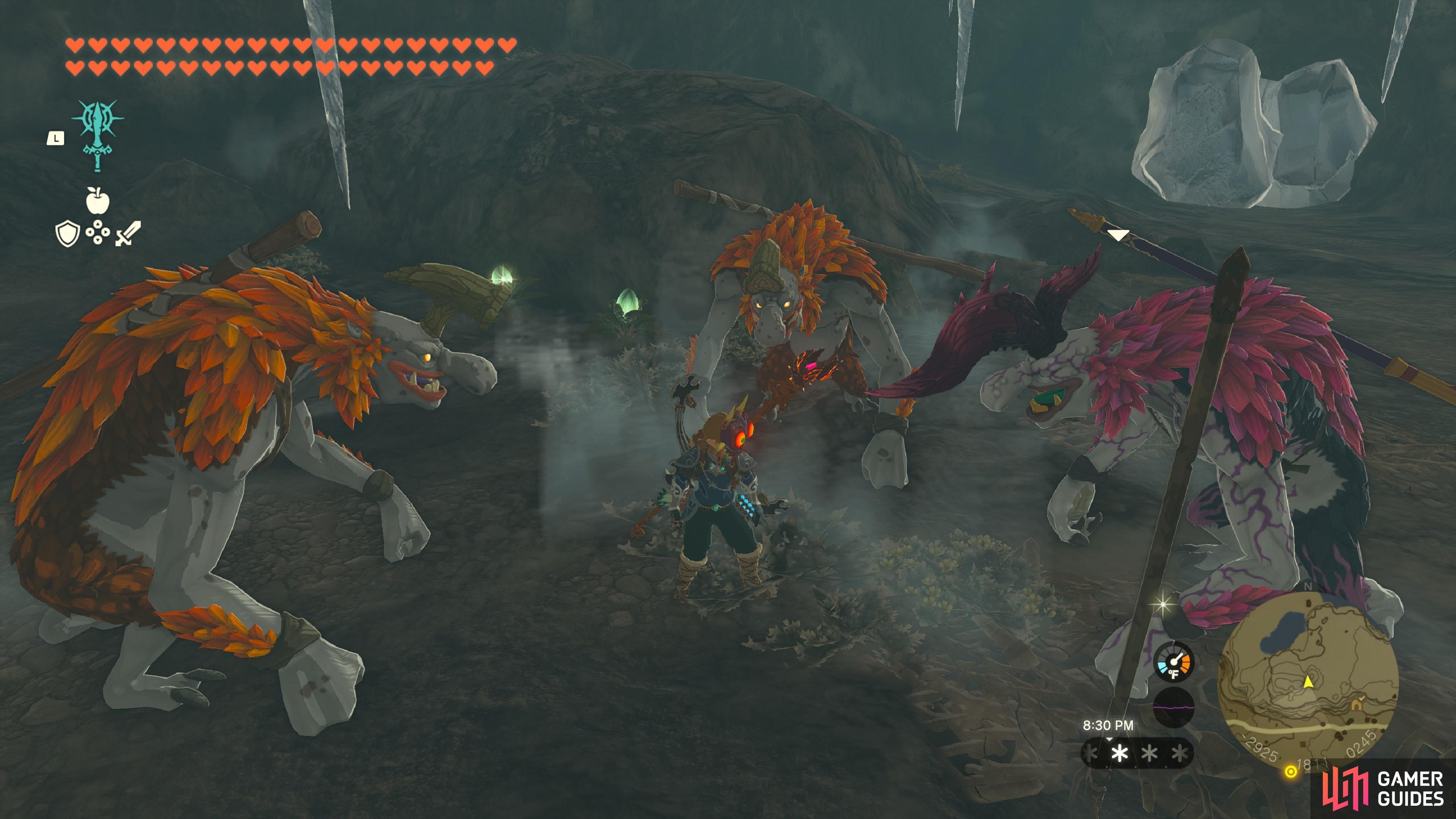1456x819 pixels.
Task: Open the Gamer Guides watermark logo
Action: tap(1382, 789)
